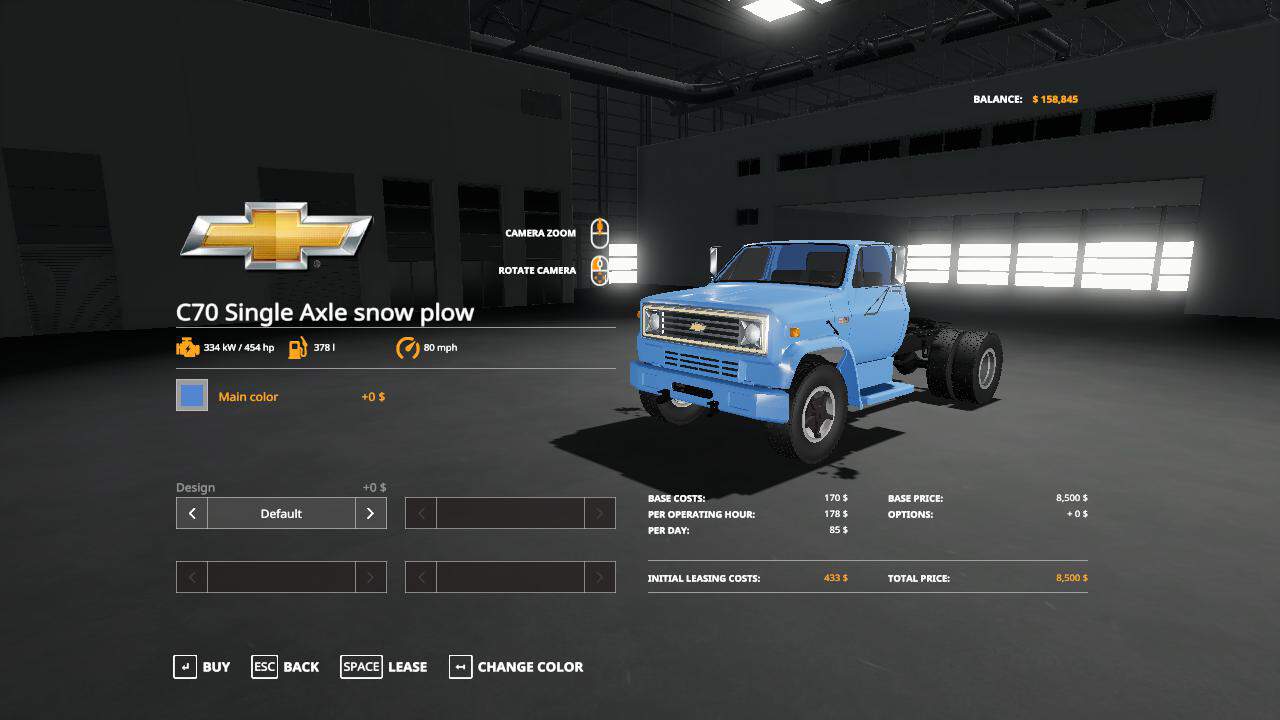This screenshot has height=720, width=1280.
Task: Click the engine power icon
Action: tap(188, 347)
